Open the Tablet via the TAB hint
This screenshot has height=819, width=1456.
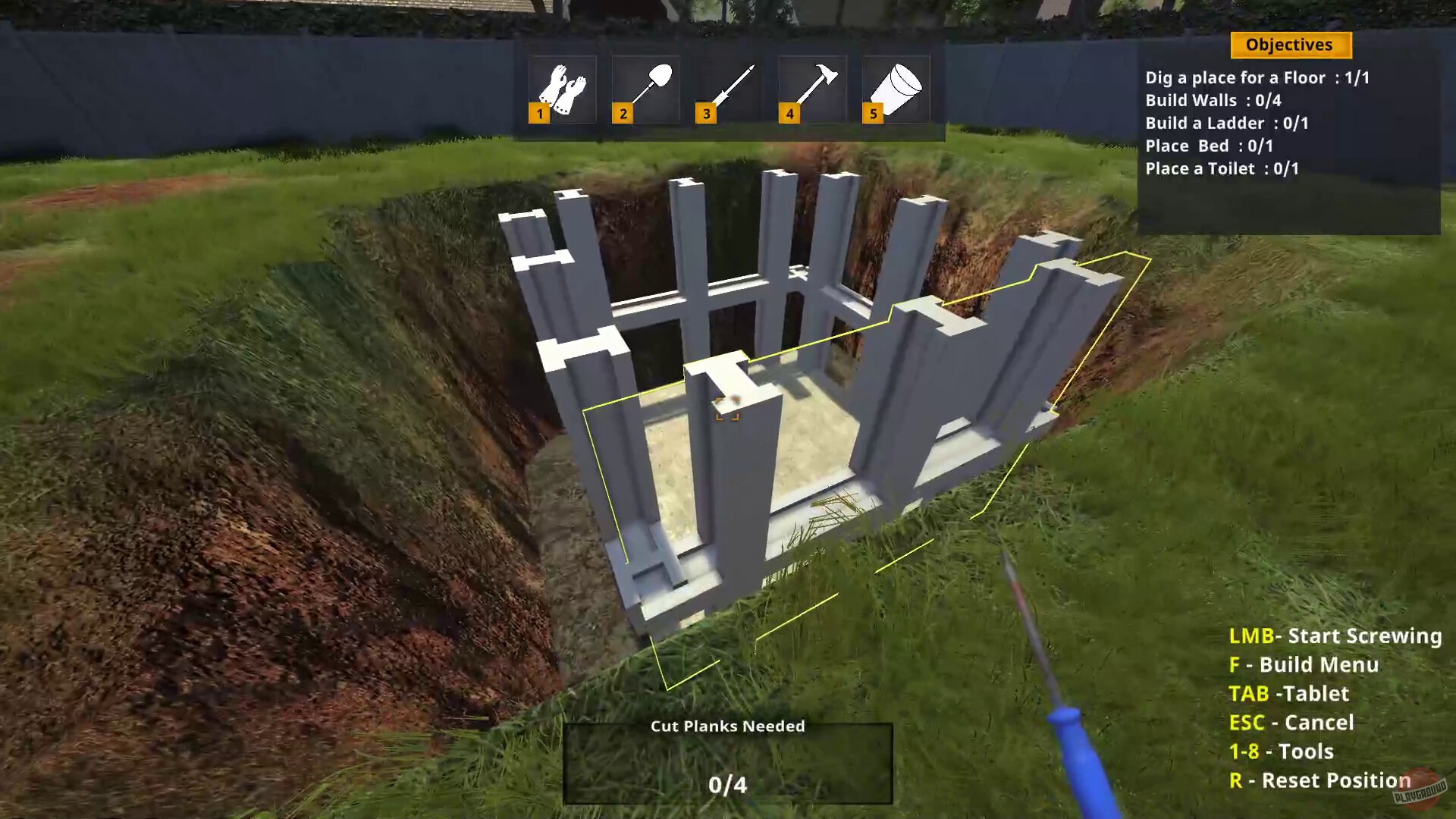click(1289, 694)
